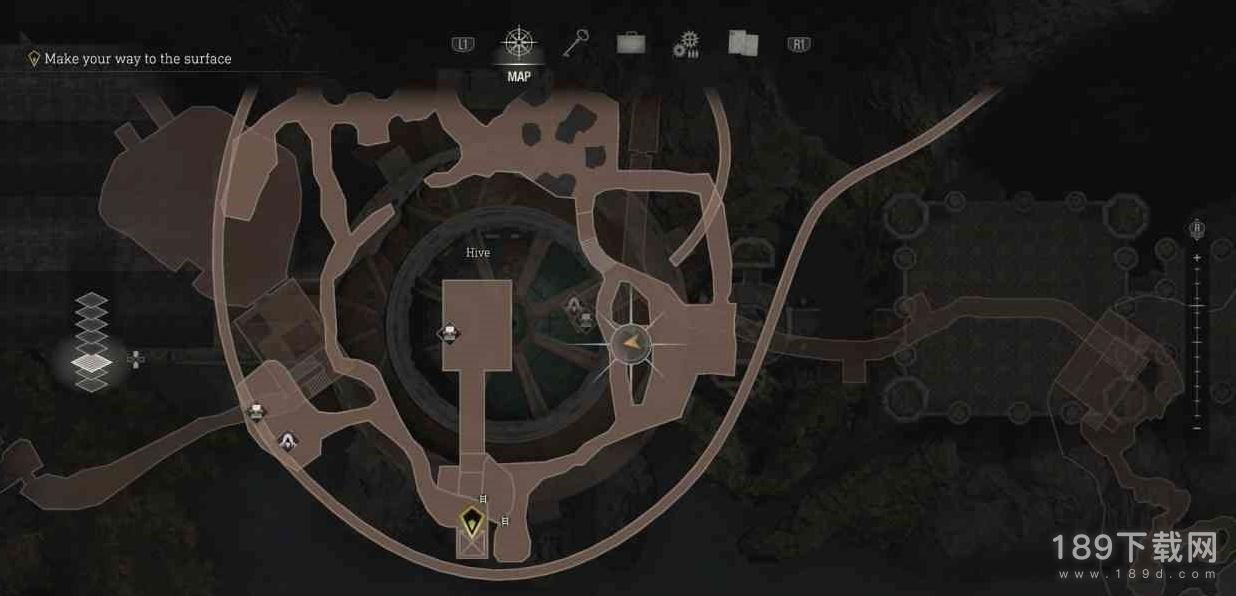This screenshot has height=596, width=1236.
Task: Click the 'Make your way to the surface' objective
Action: point(137,59)
